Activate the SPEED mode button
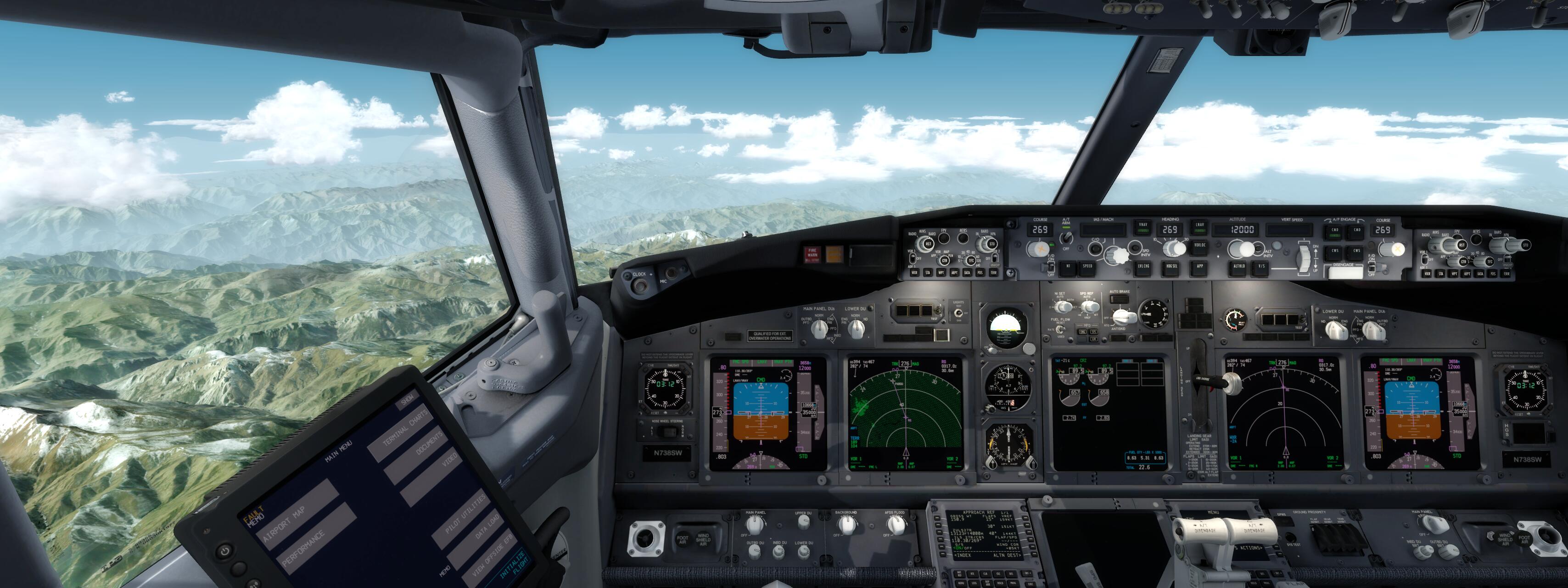The image size is (1568, 588). [1087, 266]
